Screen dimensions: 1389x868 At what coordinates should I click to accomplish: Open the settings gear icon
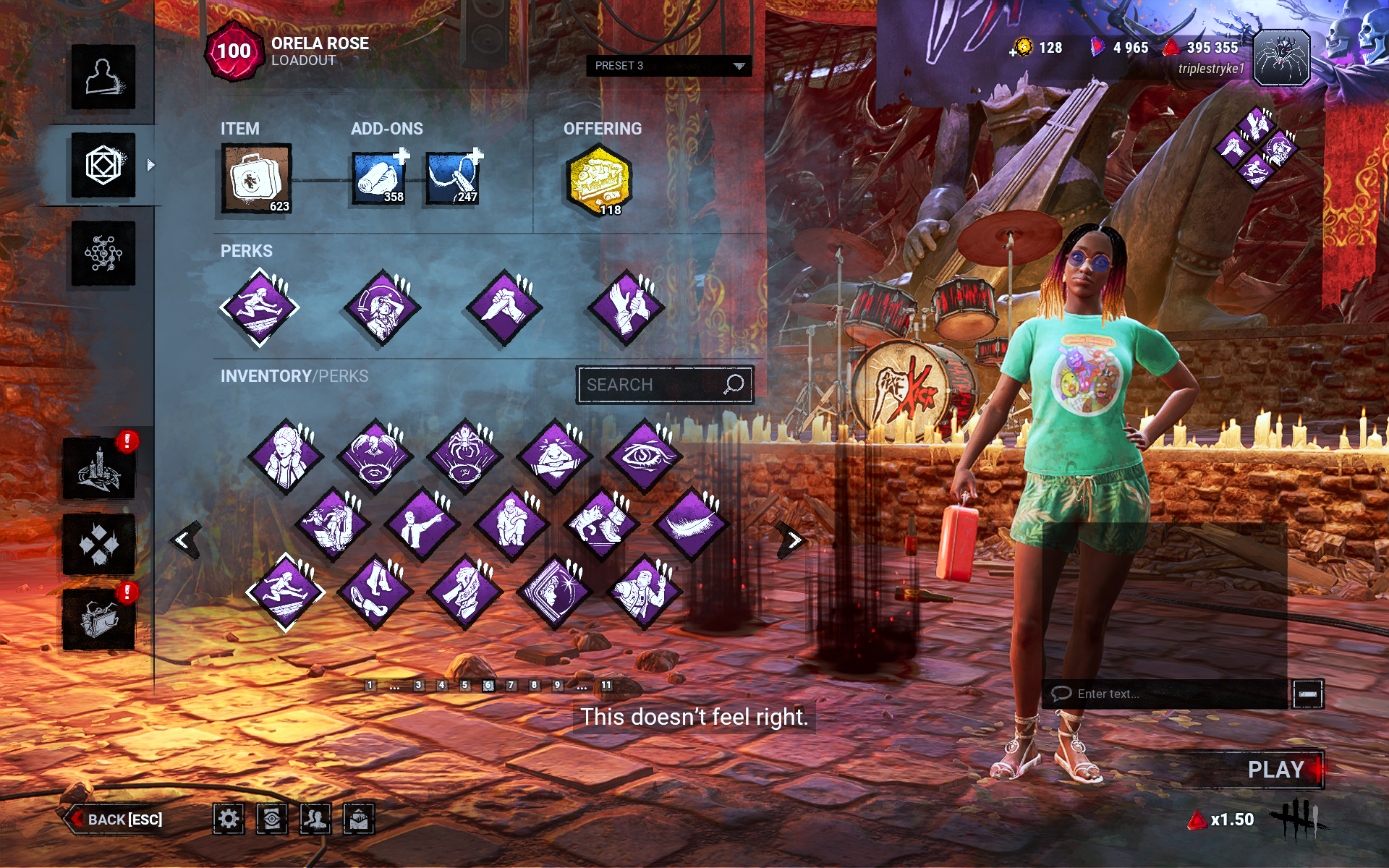click(x=229, y=819)
